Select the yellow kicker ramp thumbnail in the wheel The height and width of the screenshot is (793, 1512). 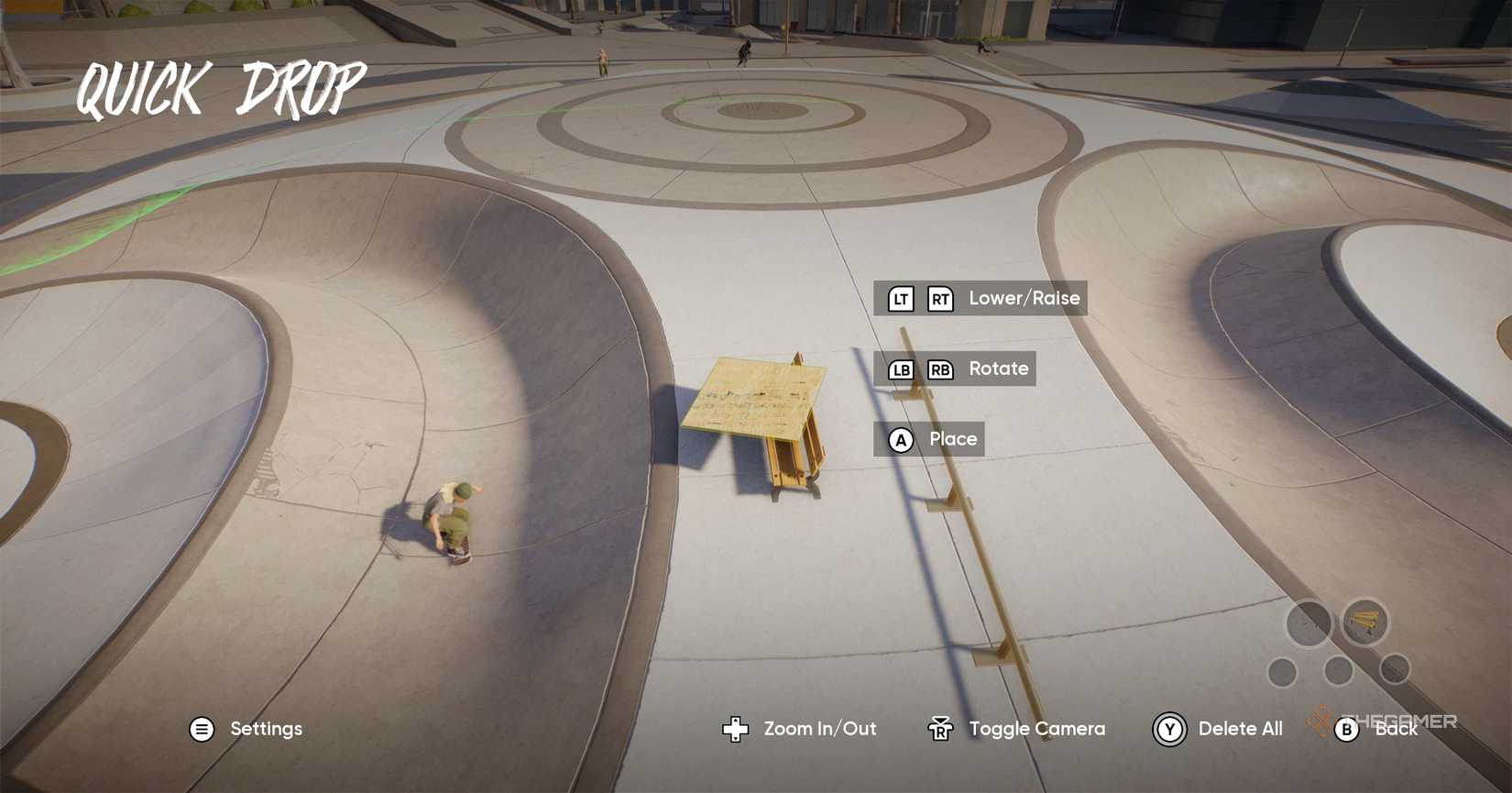pyautogui.click(x=1364, y=621)
